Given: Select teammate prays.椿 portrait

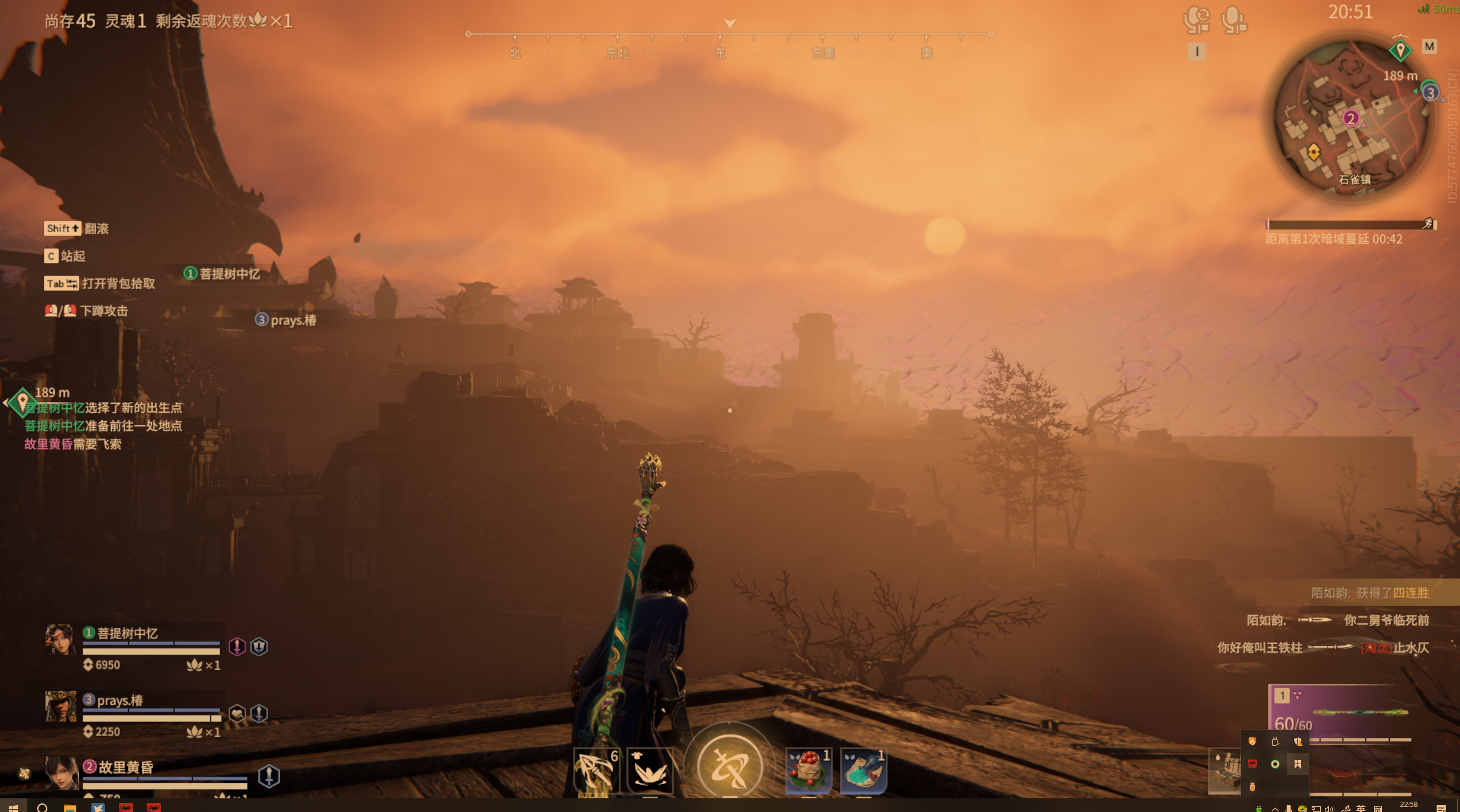Looking at the screenshot, I should (60, 707).
